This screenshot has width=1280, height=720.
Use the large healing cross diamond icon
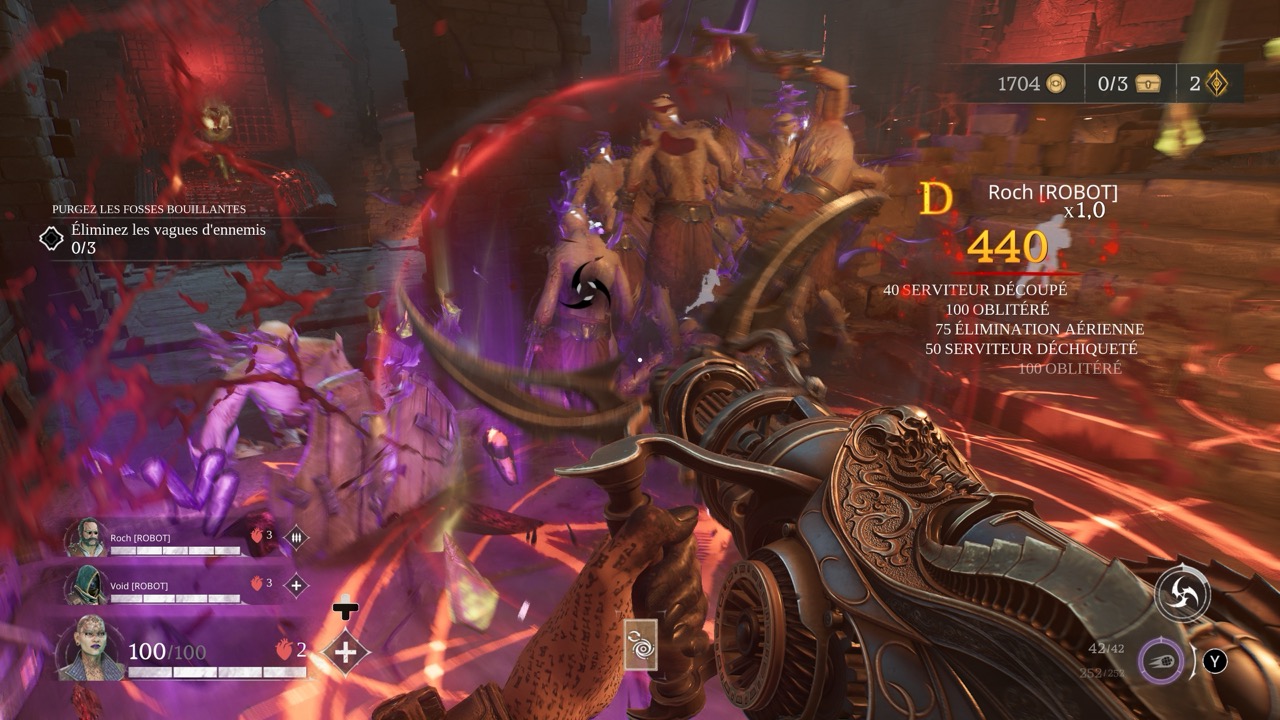point(346,652)
